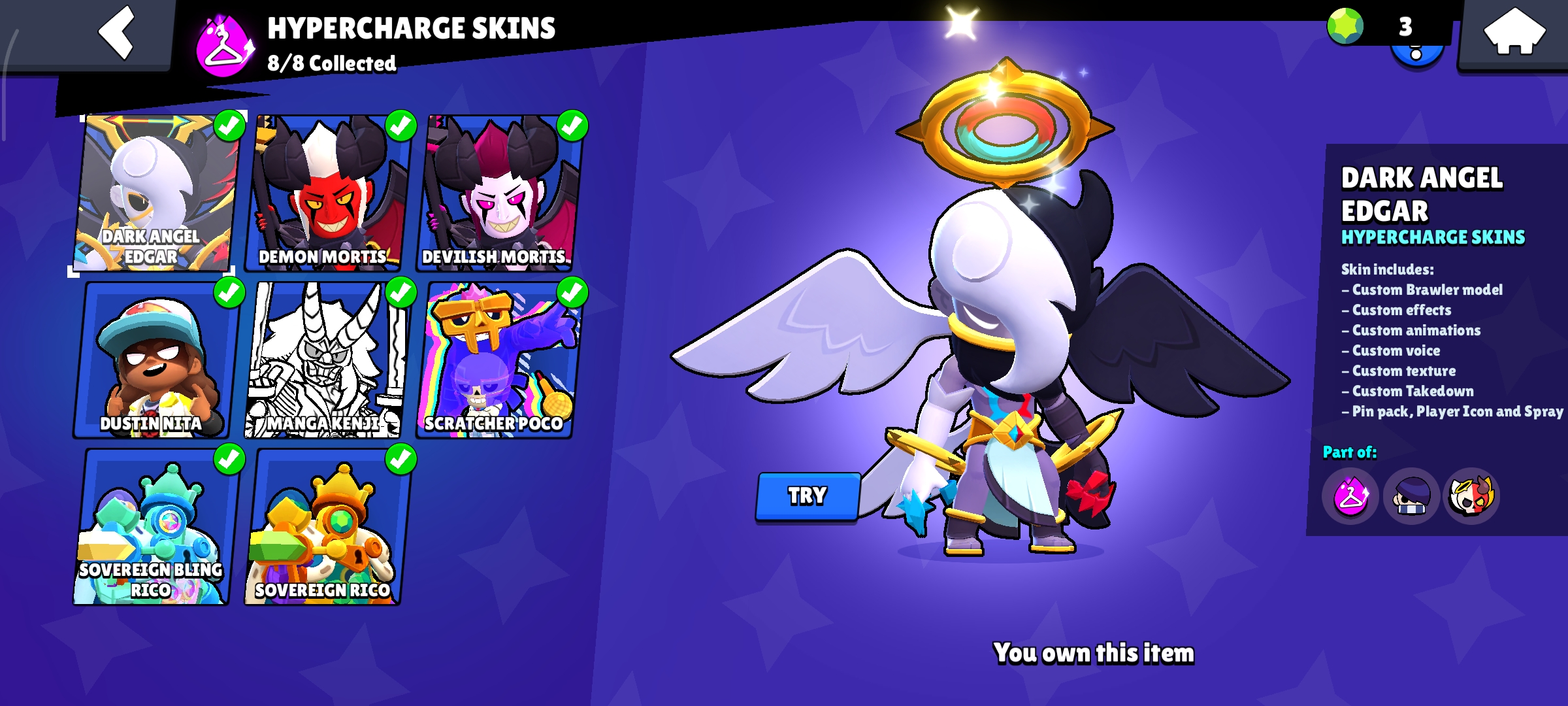1568x706 pixels.
Task: Choose the Scratcher Poco skin card
Action: [497, 360]
